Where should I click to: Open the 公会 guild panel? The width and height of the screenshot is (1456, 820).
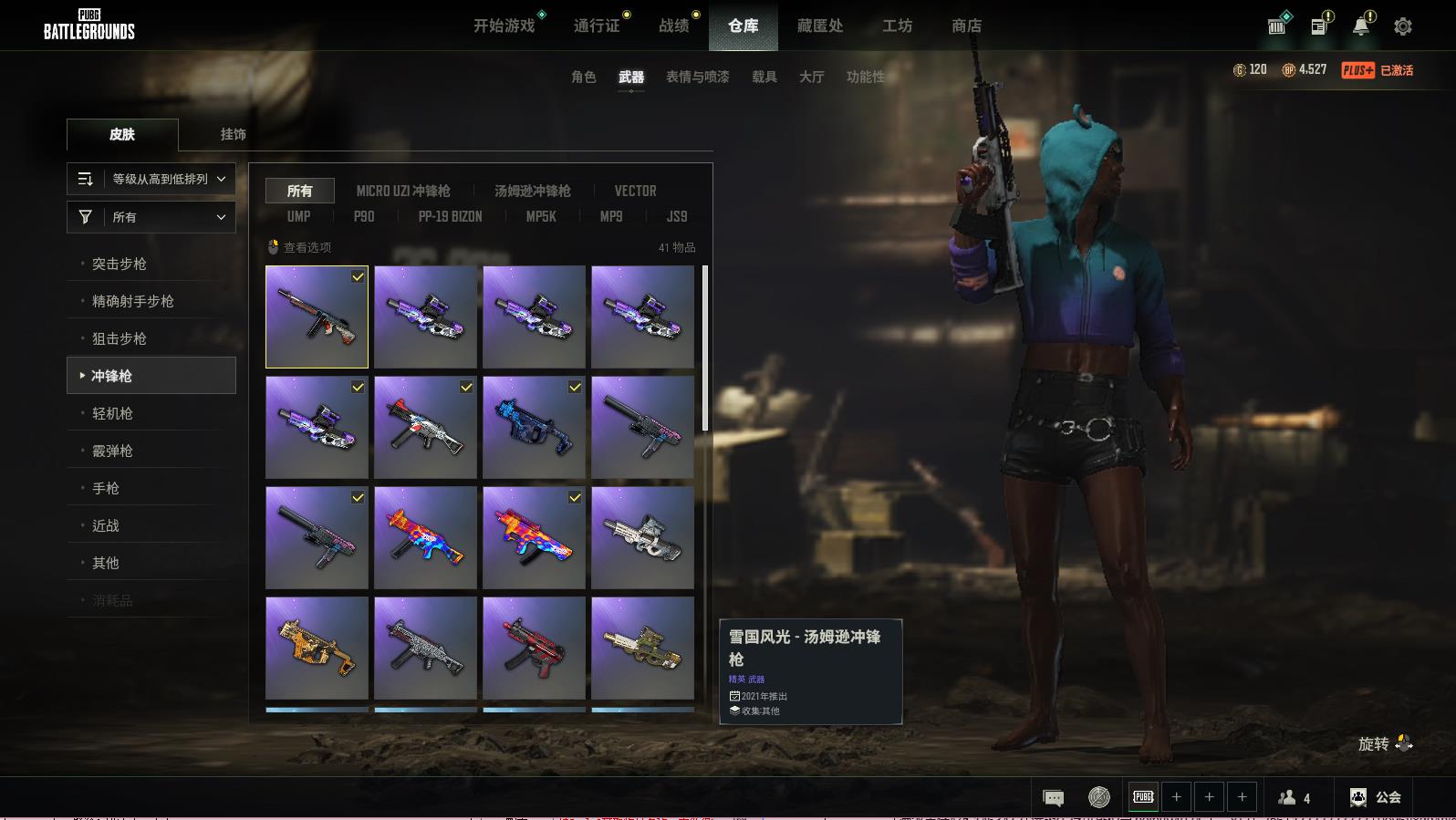click(1376, 797)
